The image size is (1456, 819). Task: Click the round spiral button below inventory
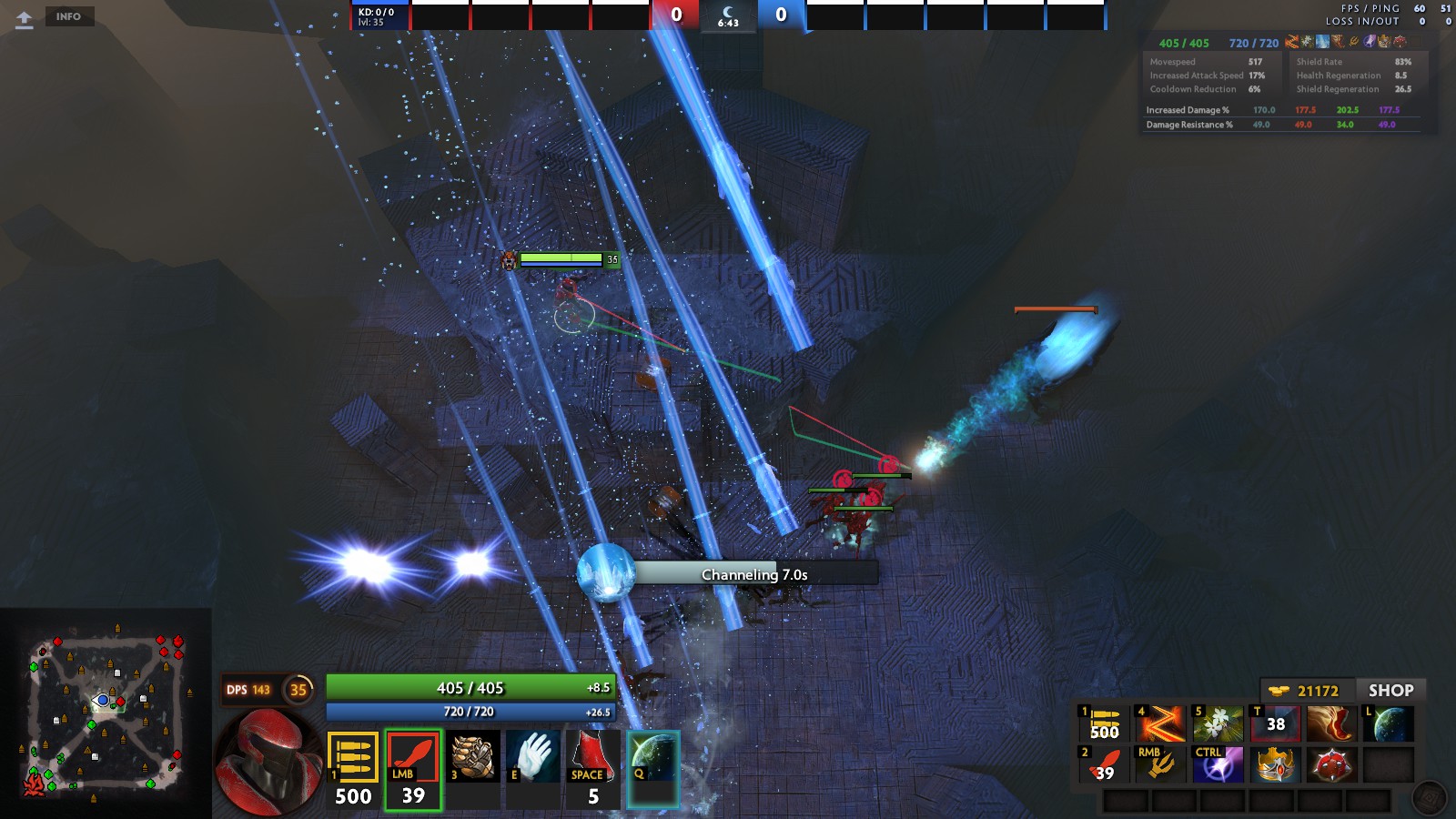[x=1429, y=799]
